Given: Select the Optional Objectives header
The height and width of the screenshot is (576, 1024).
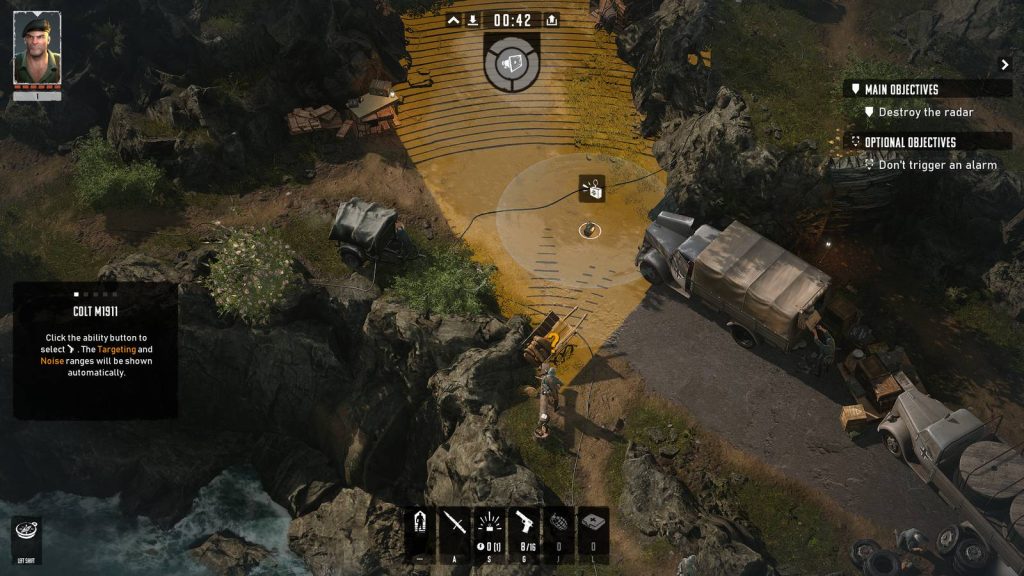Looking at the screenshot, I should pyautogui.click(x=908, y=142).
